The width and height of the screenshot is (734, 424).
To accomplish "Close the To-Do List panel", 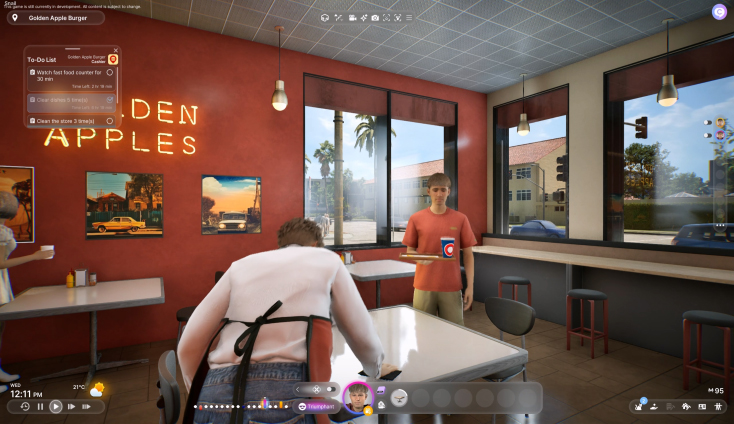I will (116, 50).
